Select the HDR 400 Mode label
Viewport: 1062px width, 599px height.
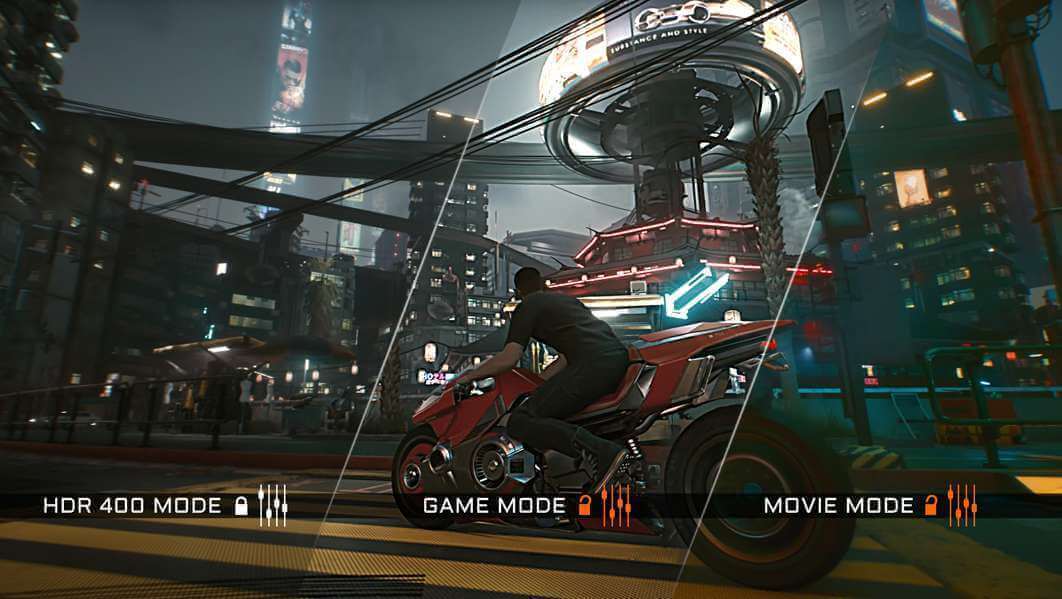(x=132, y=505)
